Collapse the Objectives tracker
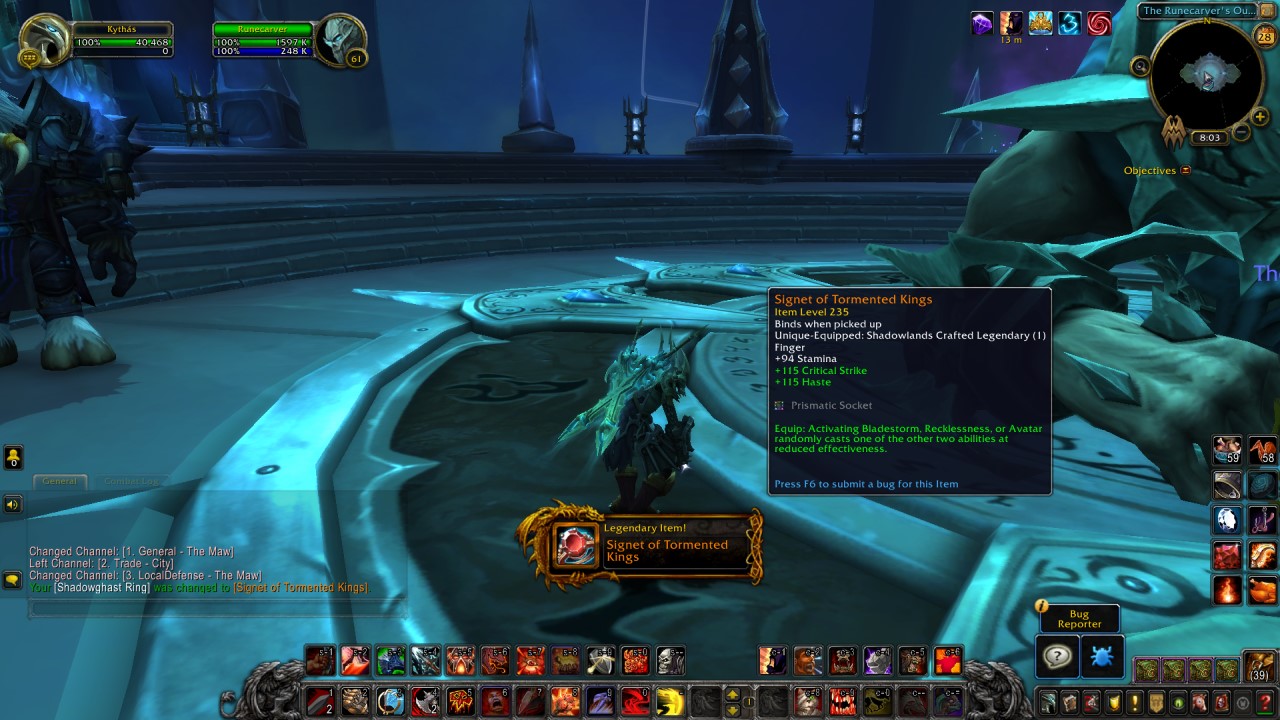The height and width of the screenshot is (720, 1280). click(x=1184, y=170)
